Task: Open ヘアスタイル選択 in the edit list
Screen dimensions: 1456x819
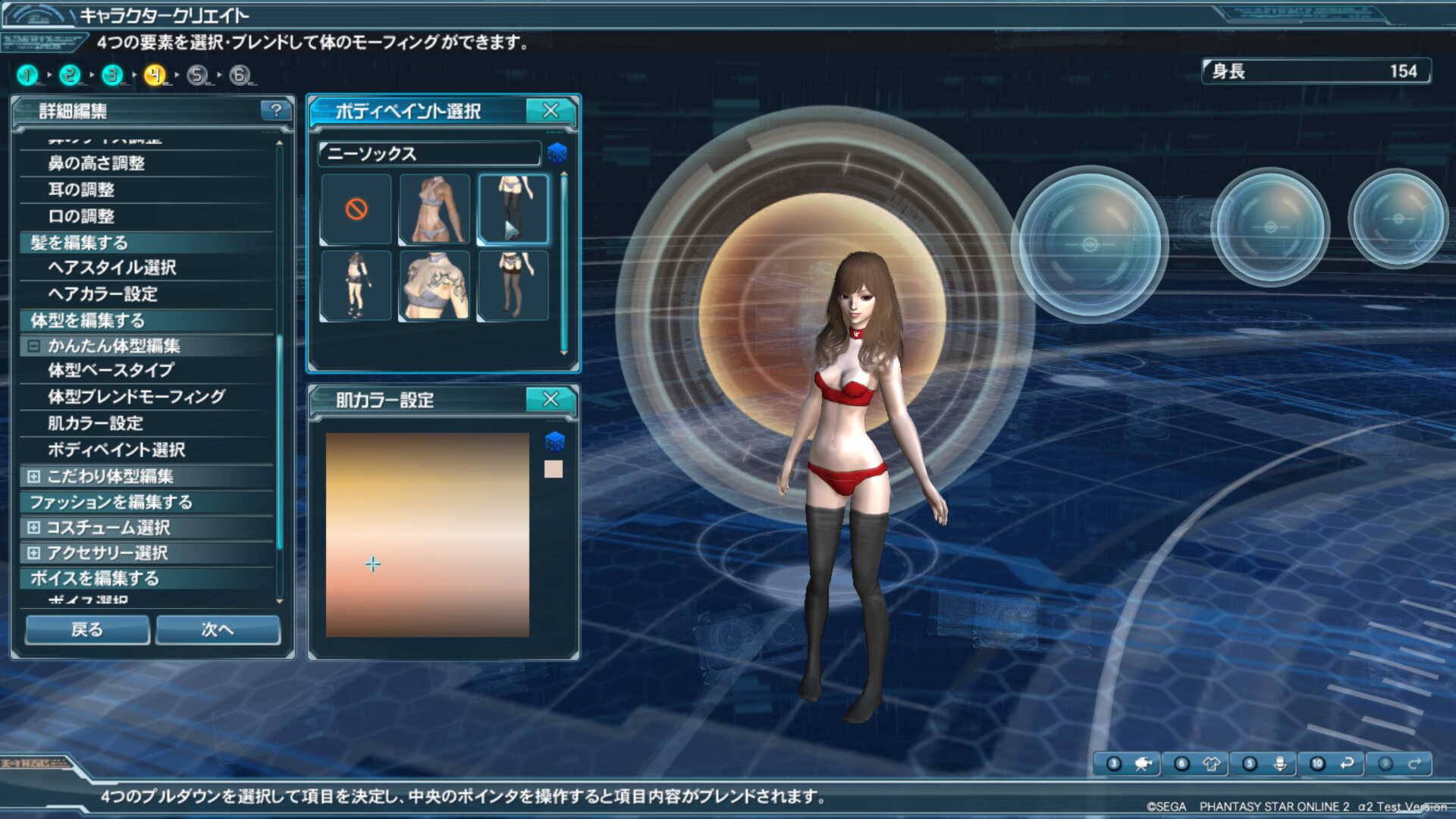Action: click(111, 268)
